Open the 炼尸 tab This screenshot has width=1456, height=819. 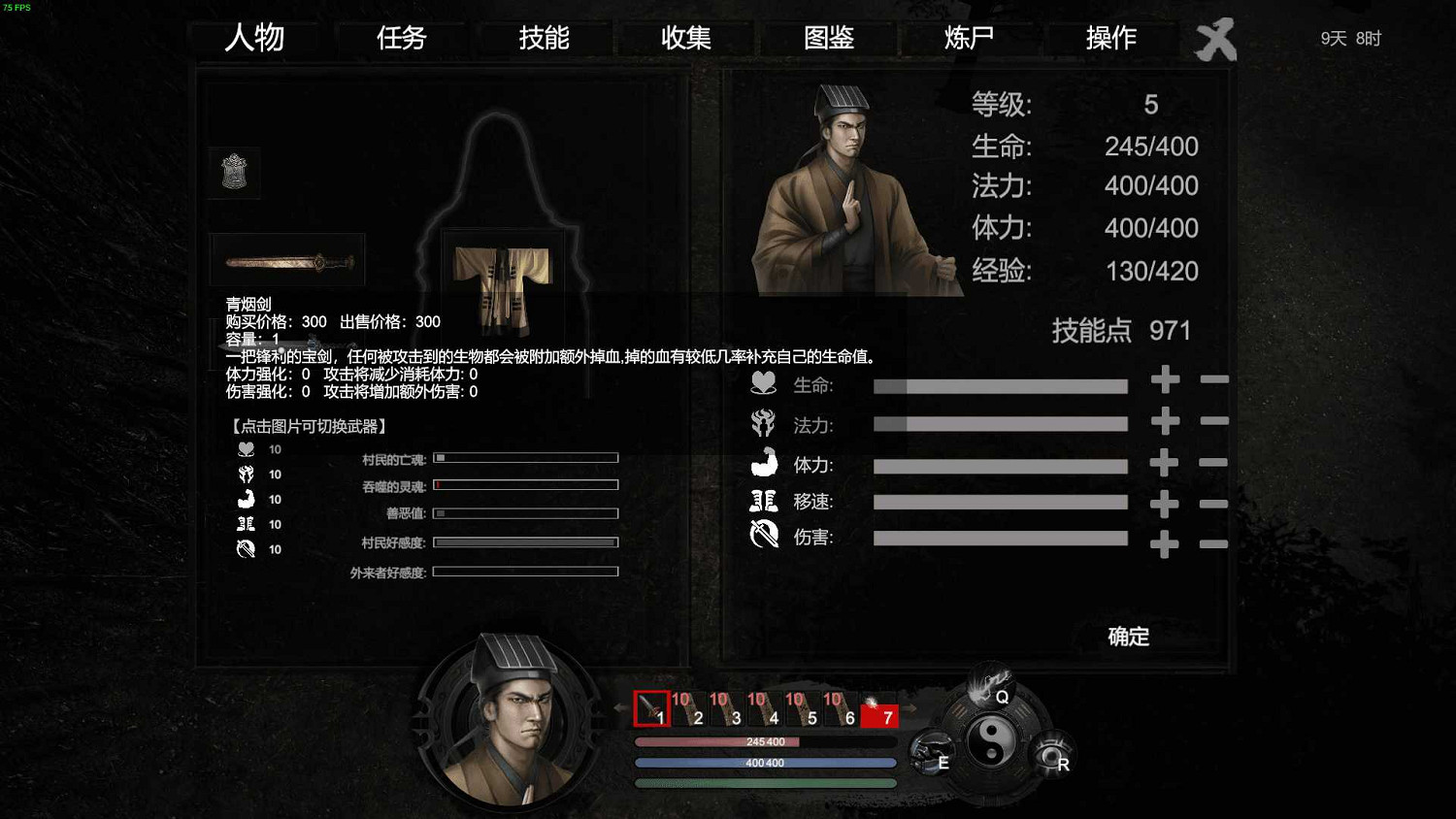[968, 39]
